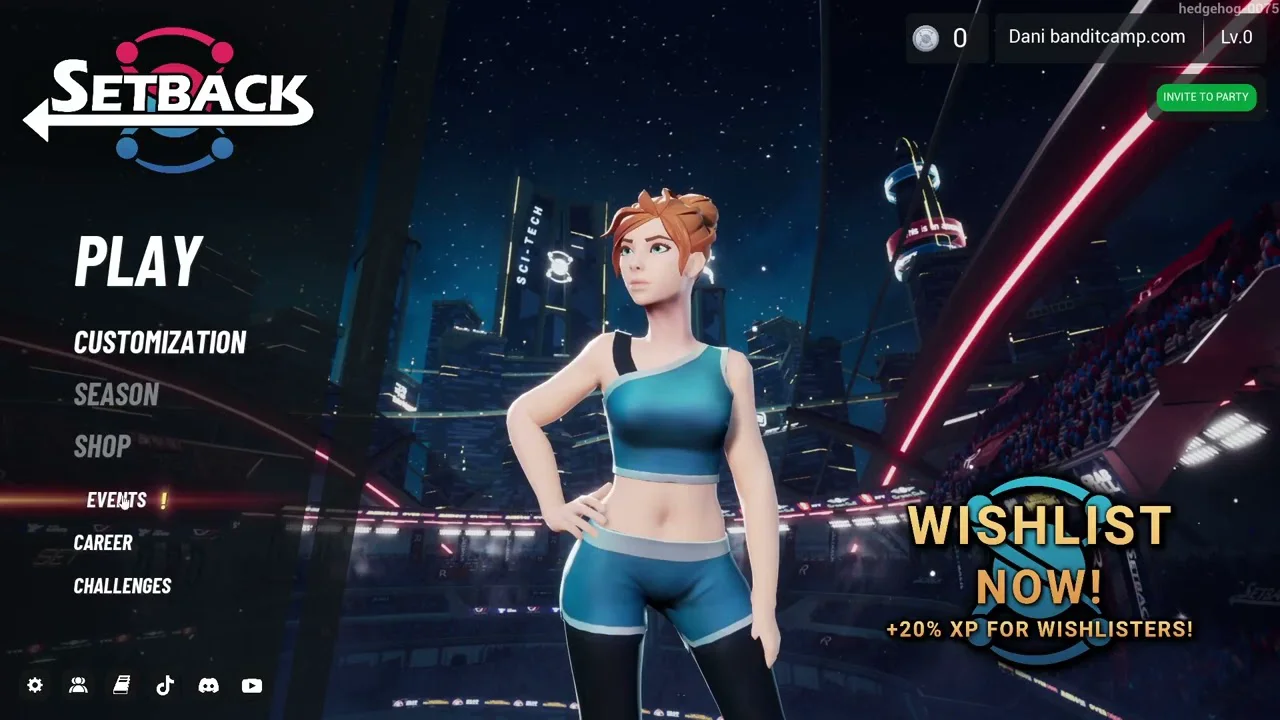Viewport: 1280px width, 720px height.
Task: Open the Events menu entry
Action: tap(117, 500)
